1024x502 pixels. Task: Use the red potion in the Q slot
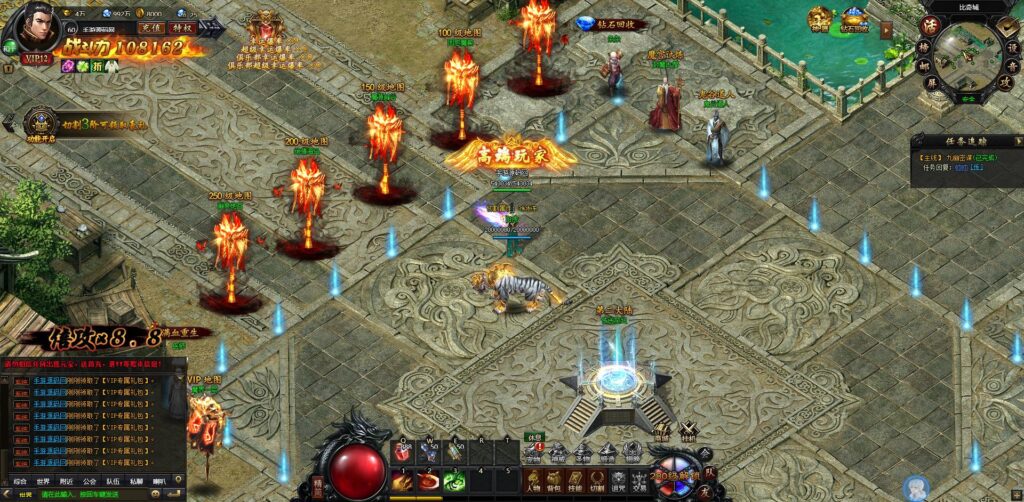click(x=402, y=452)
